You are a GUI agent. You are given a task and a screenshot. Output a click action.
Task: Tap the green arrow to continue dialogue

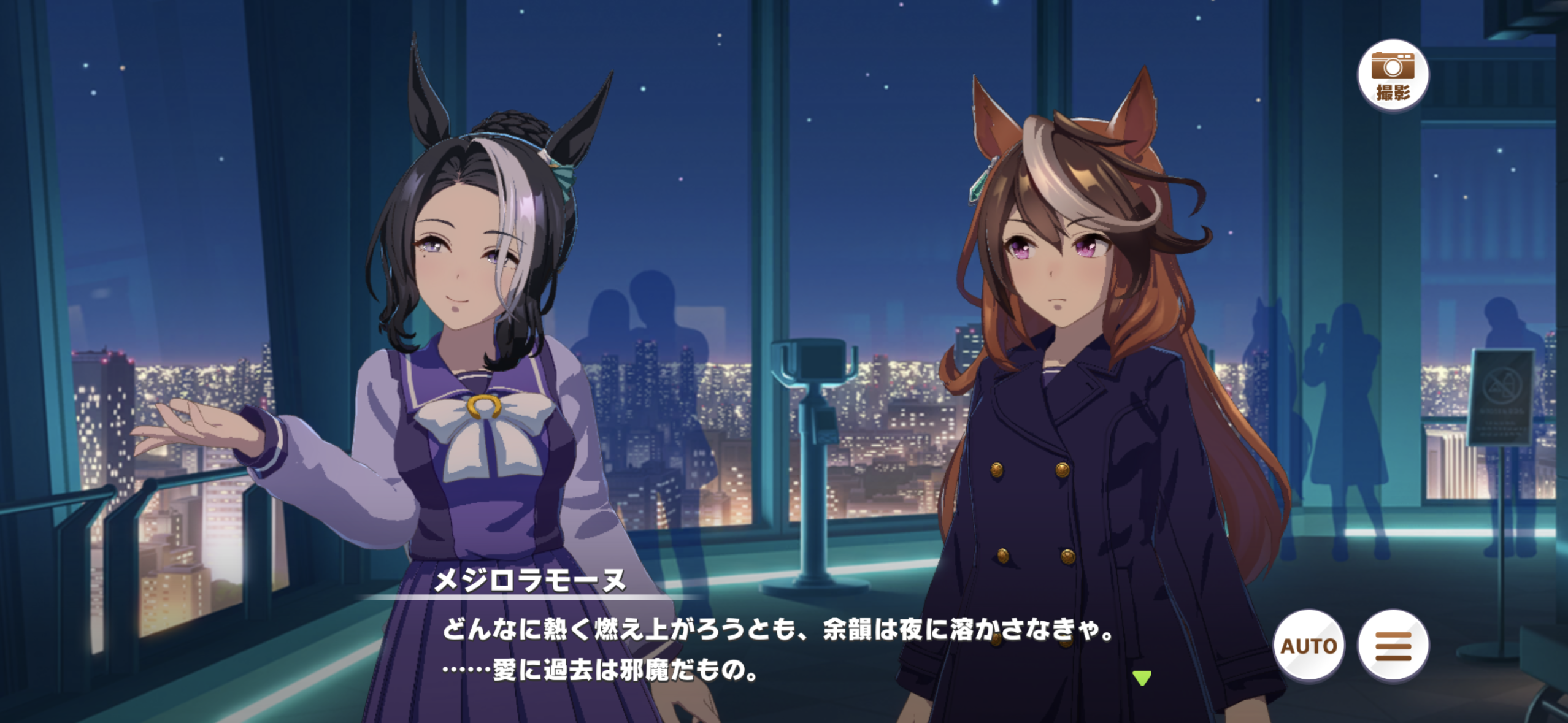[1142, 678]
